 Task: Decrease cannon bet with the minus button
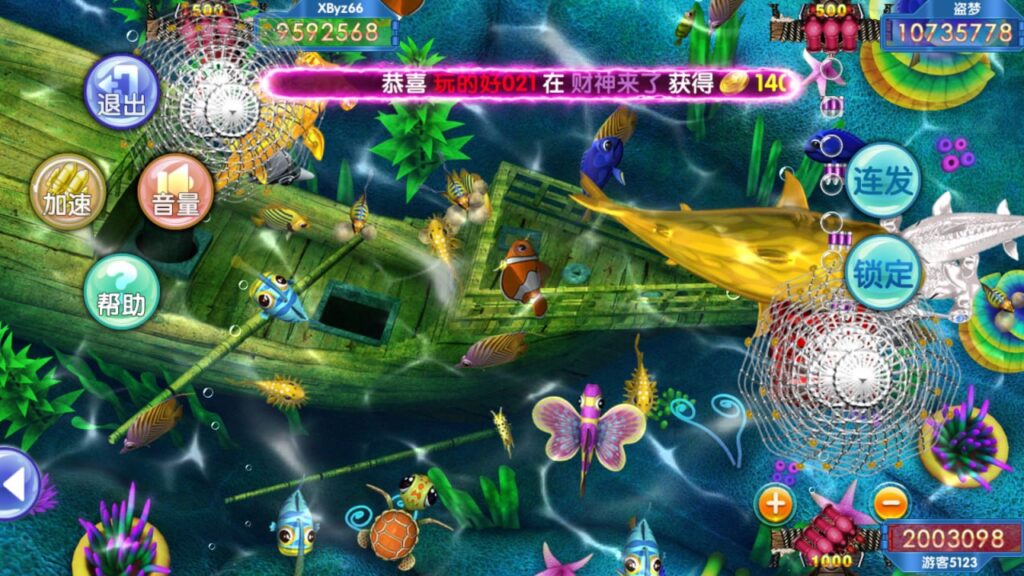890,503
